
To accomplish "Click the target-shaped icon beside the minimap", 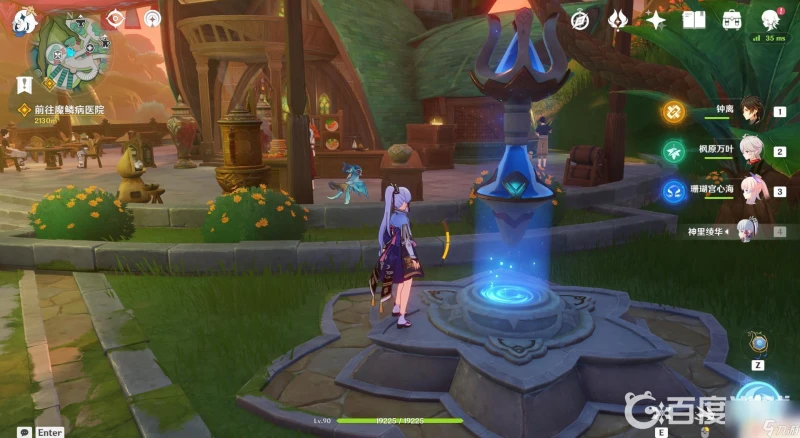I will 117,17.
